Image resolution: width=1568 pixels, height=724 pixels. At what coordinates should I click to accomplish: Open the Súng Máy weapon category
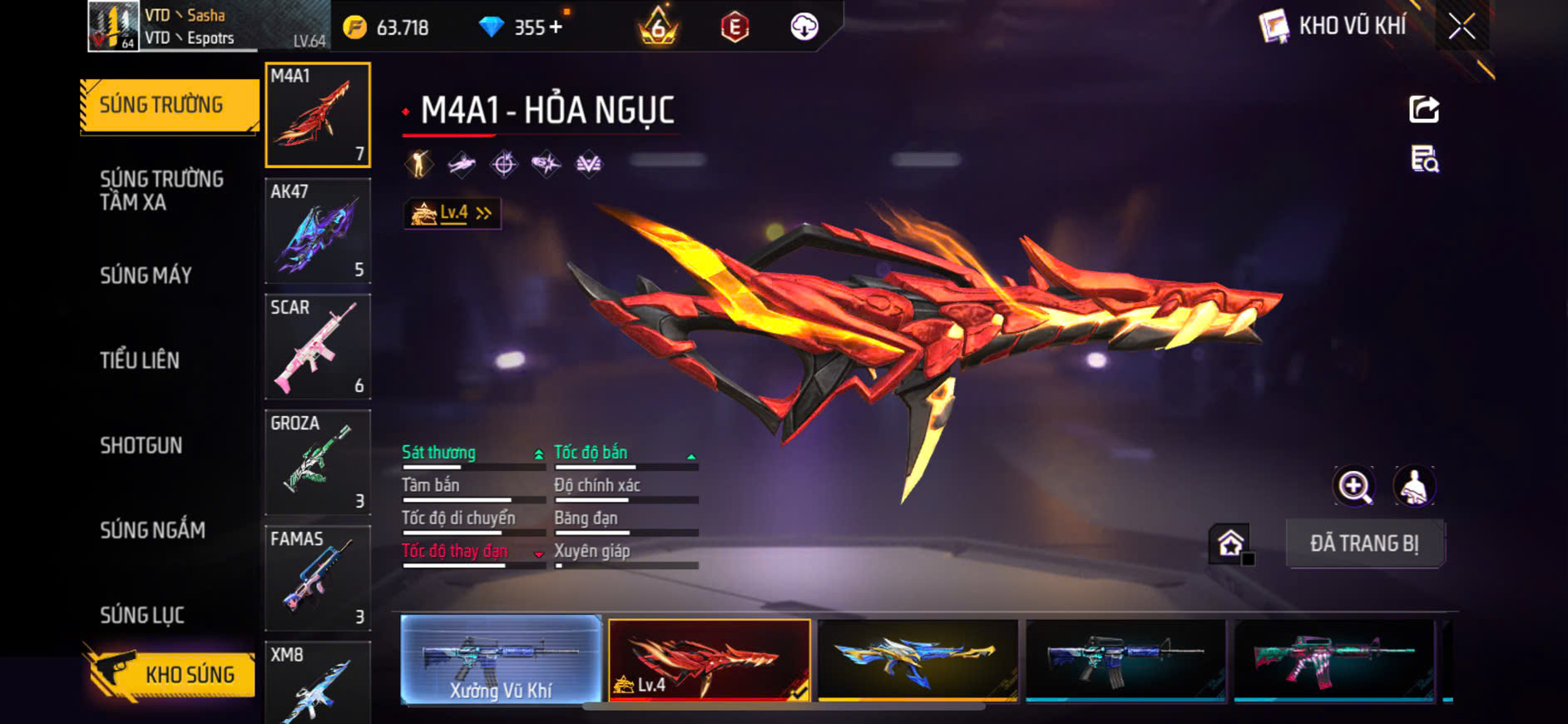(x=146, y=275)
